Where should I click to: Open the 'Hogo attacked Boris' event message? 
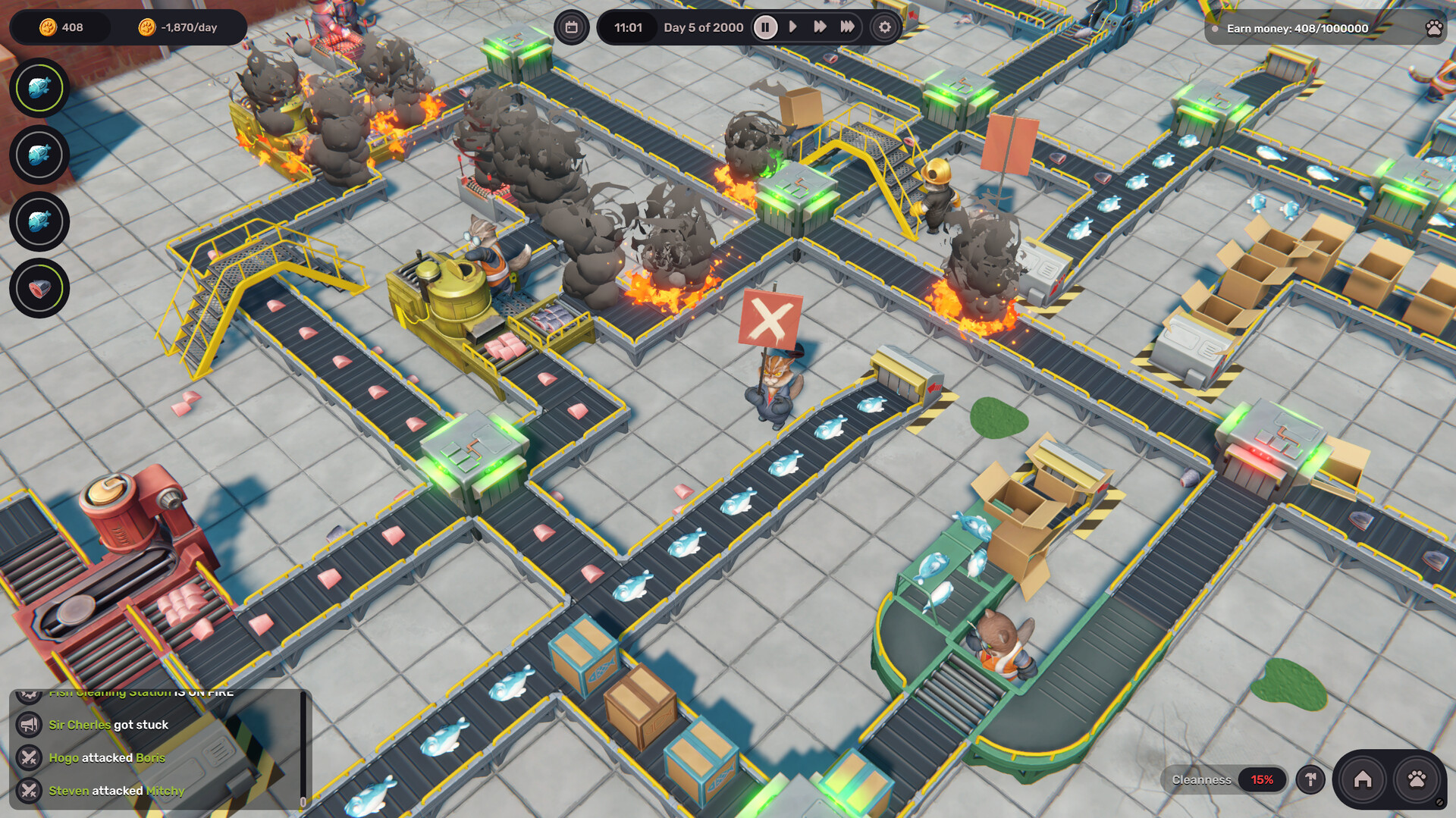pos(107,757)
